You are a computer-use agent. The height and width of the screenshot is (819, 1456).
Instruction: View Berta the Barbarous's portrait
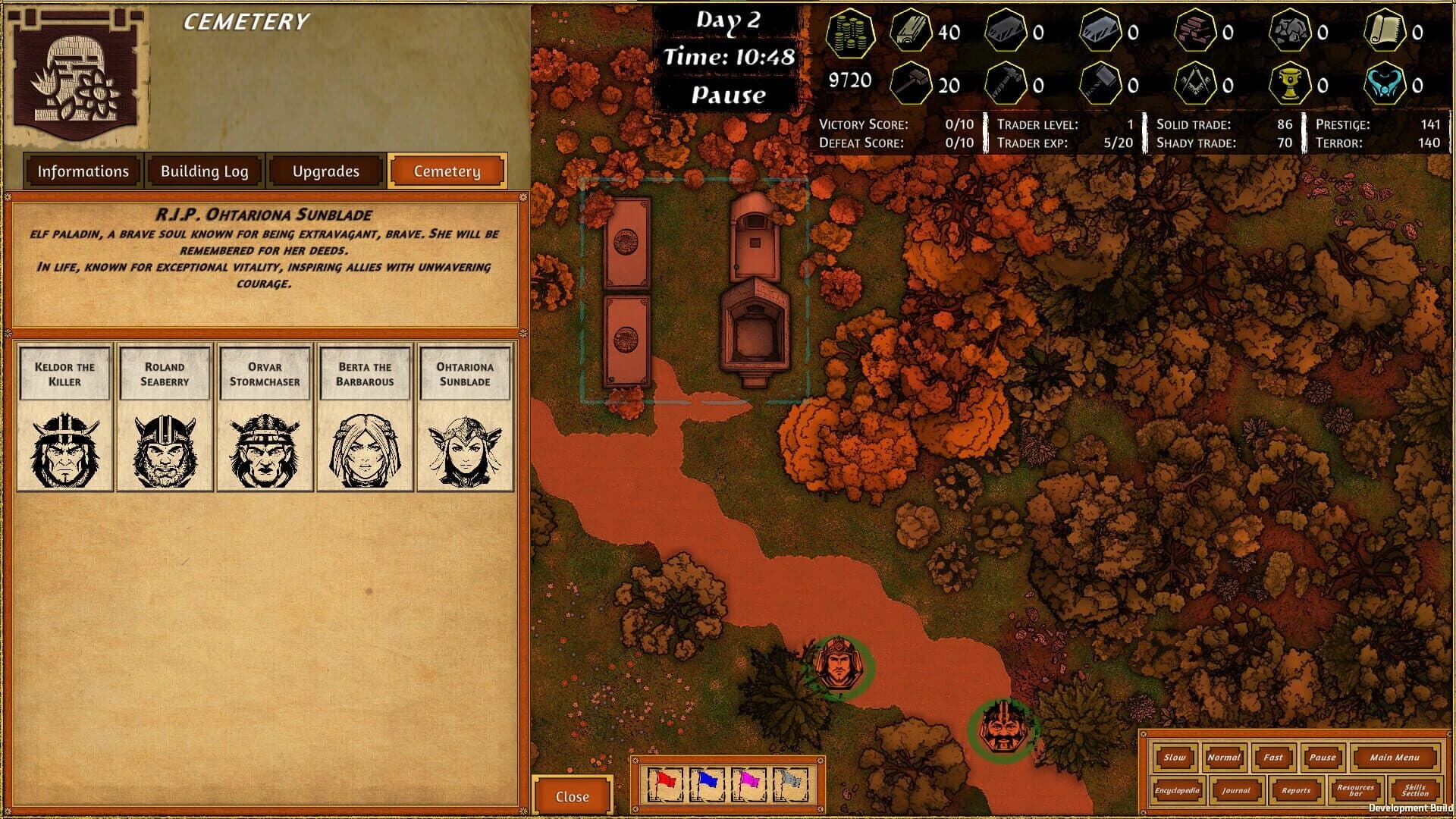coord(365,447)
